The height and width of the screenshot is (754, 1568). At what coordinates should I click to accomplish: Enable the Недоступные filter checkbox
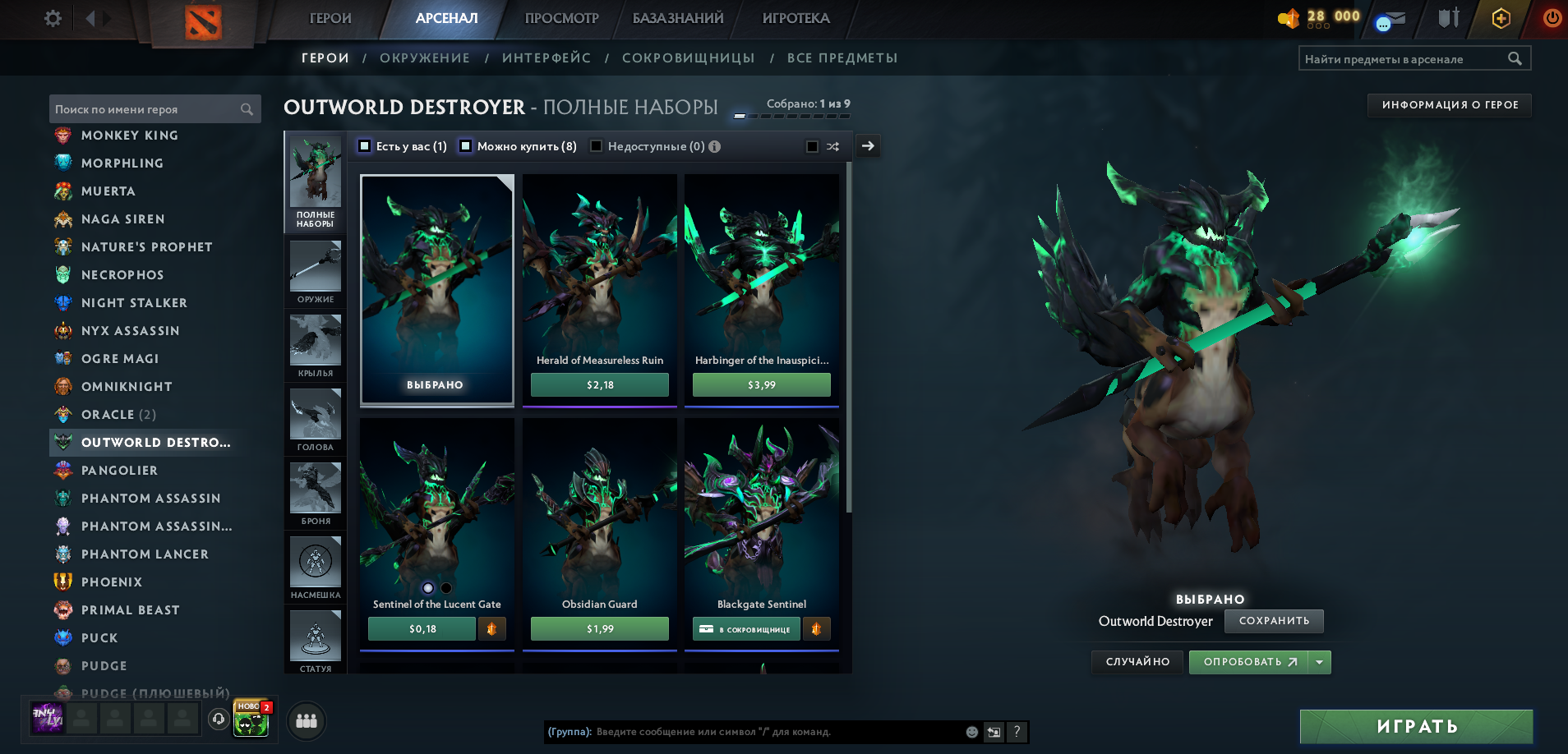(596, 146)
